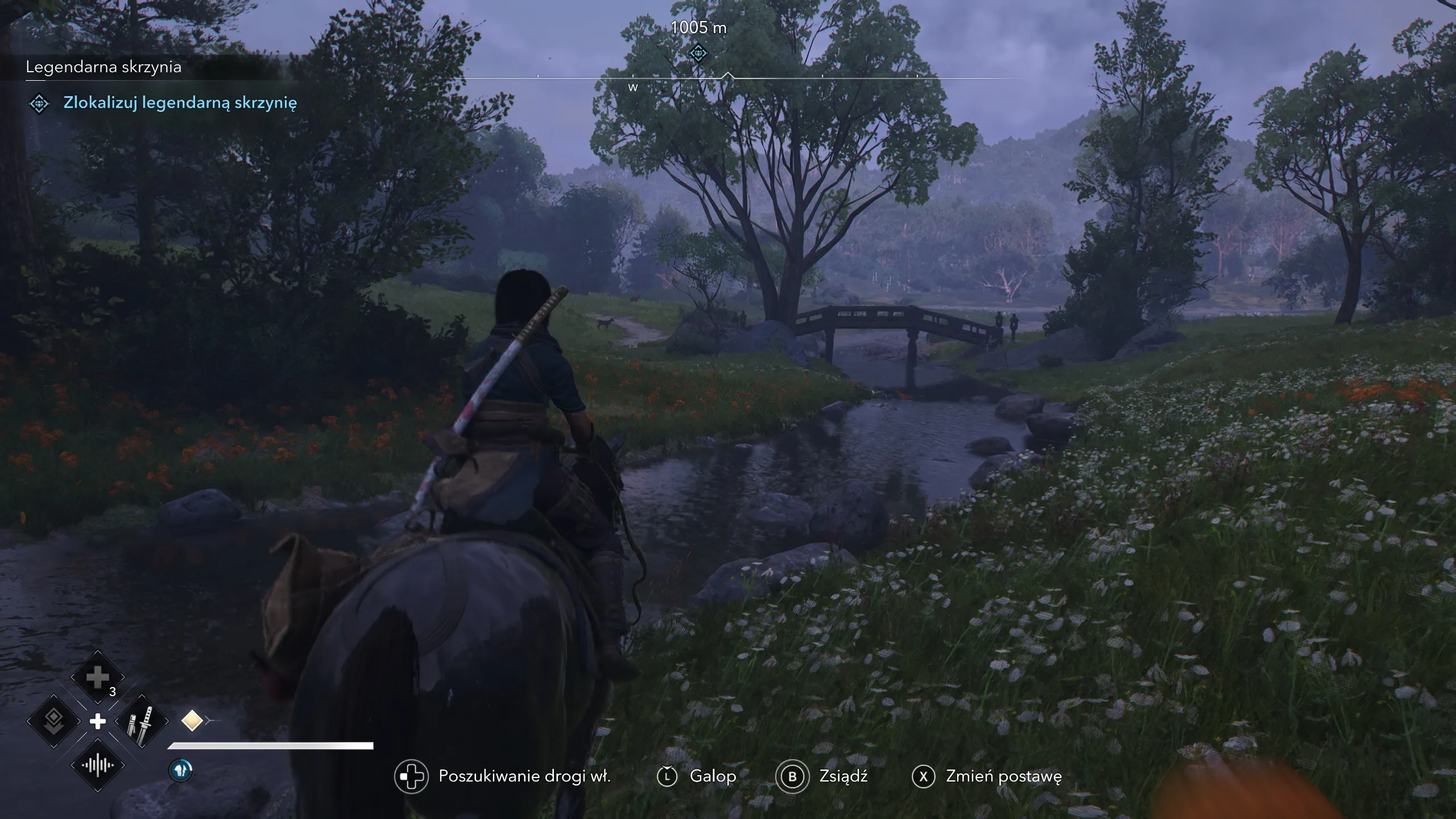Choose the katana and tanto weapon slot
Screen dimensions: 1456x819
pos(142,722)
